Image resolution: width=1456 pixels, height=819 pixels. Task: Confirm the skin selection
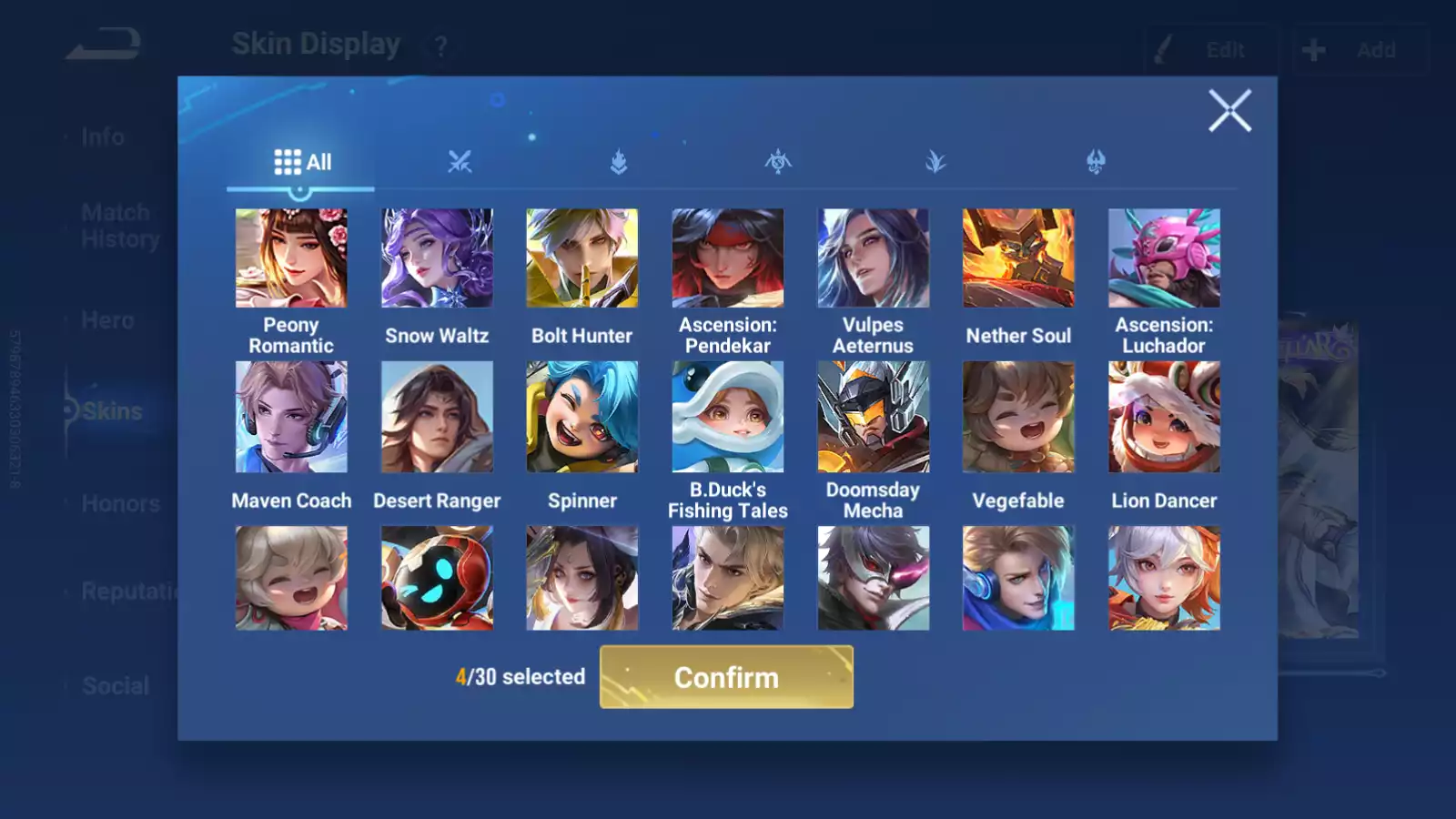726,677
